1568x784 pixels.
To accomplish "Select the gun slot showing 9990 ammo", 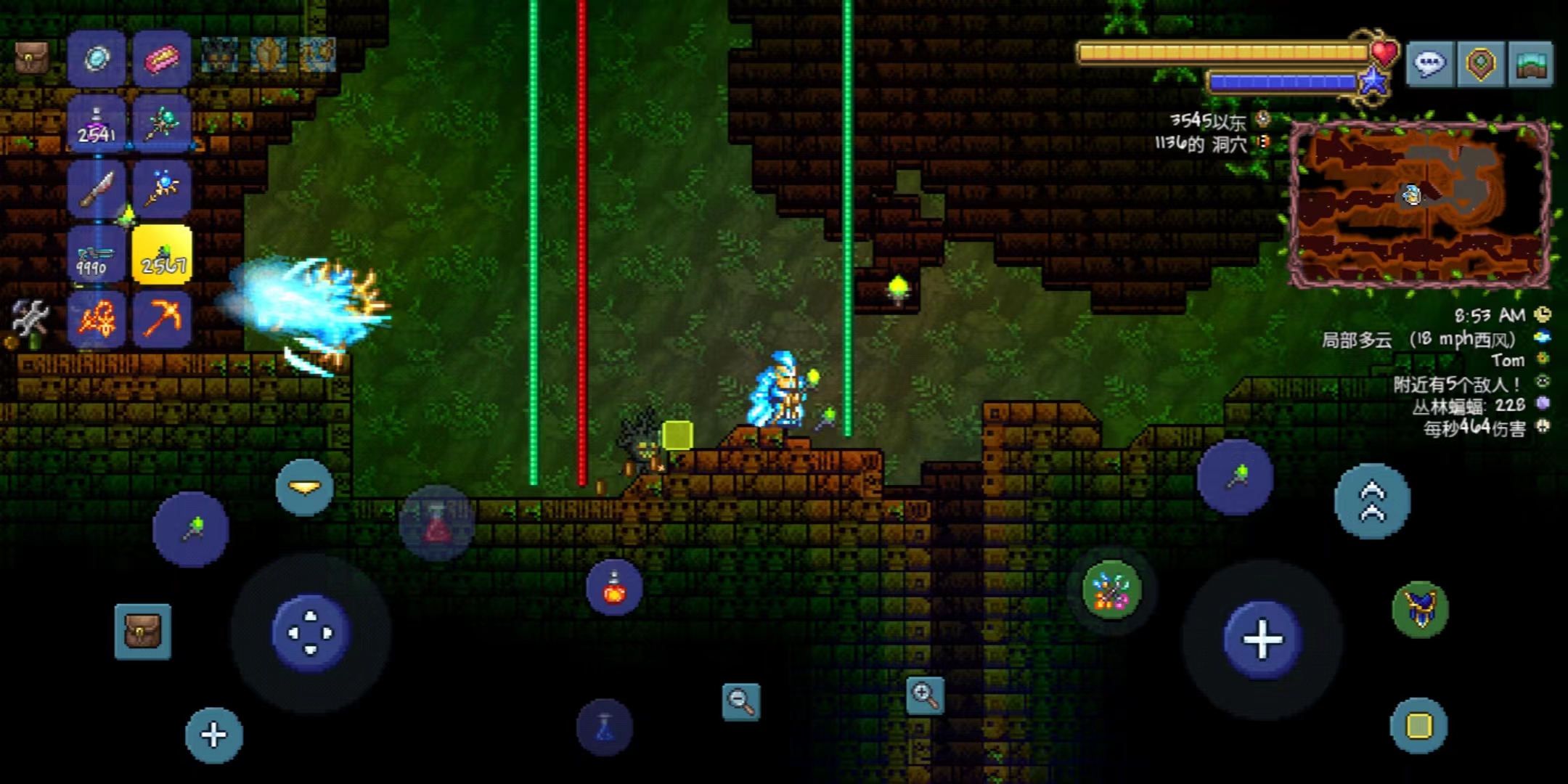I will click(96, 255).
